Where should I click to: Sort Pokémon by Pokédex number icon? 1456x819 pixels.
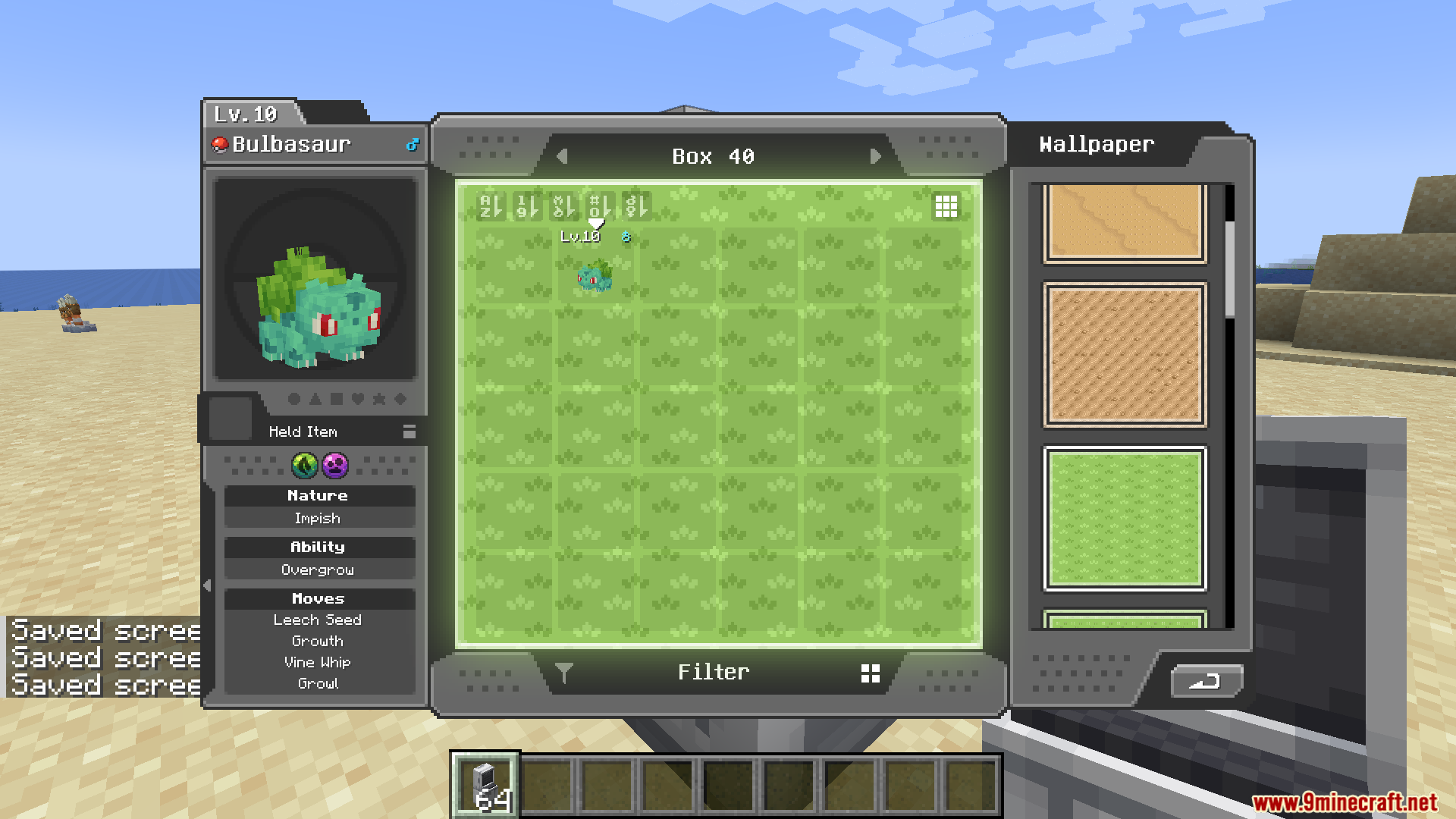pyautogui.click(x=599, y=205)
